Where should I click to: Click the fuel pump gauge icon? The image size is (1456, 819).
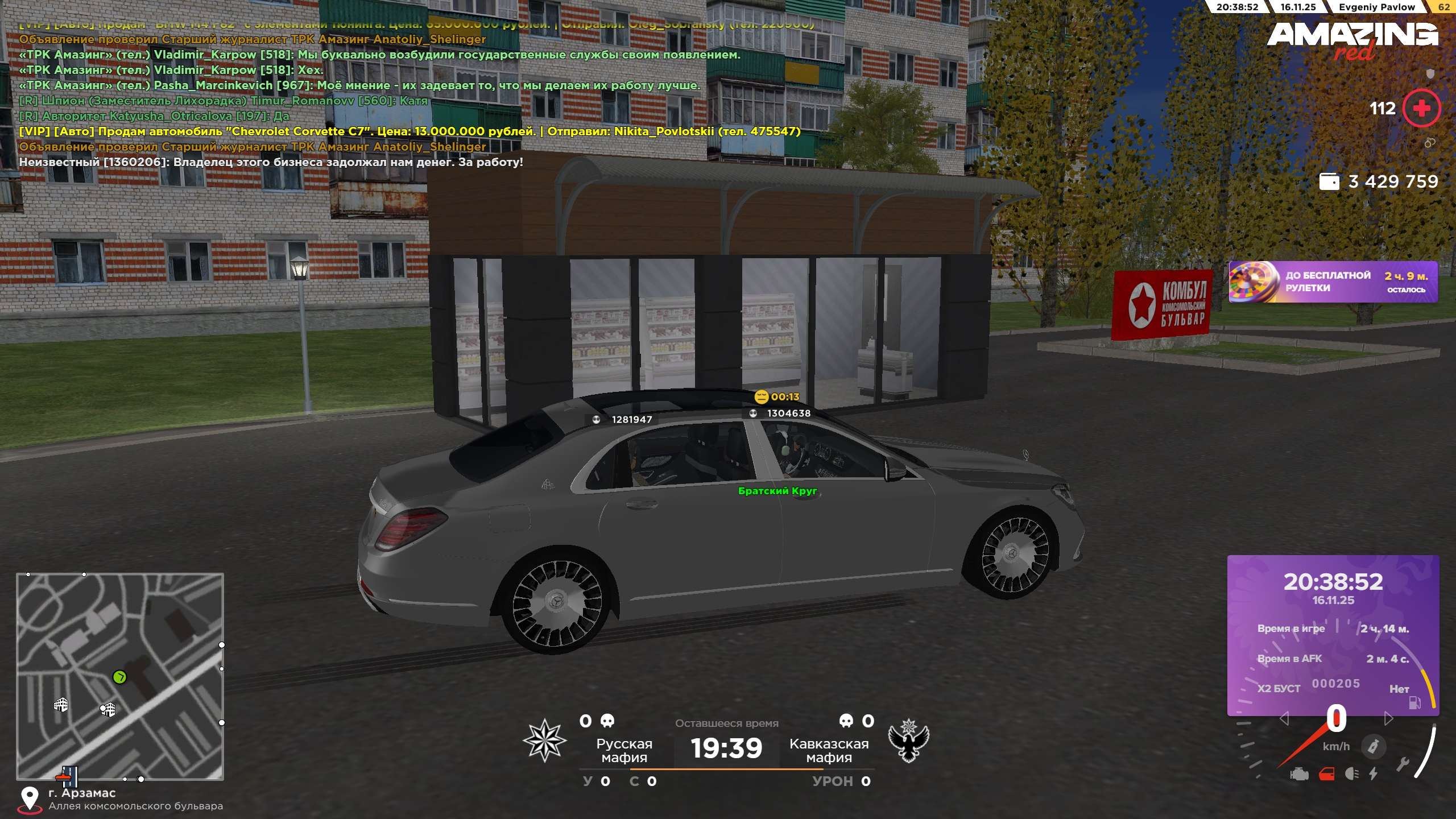pyautogui.click(x=1414, y=703)
